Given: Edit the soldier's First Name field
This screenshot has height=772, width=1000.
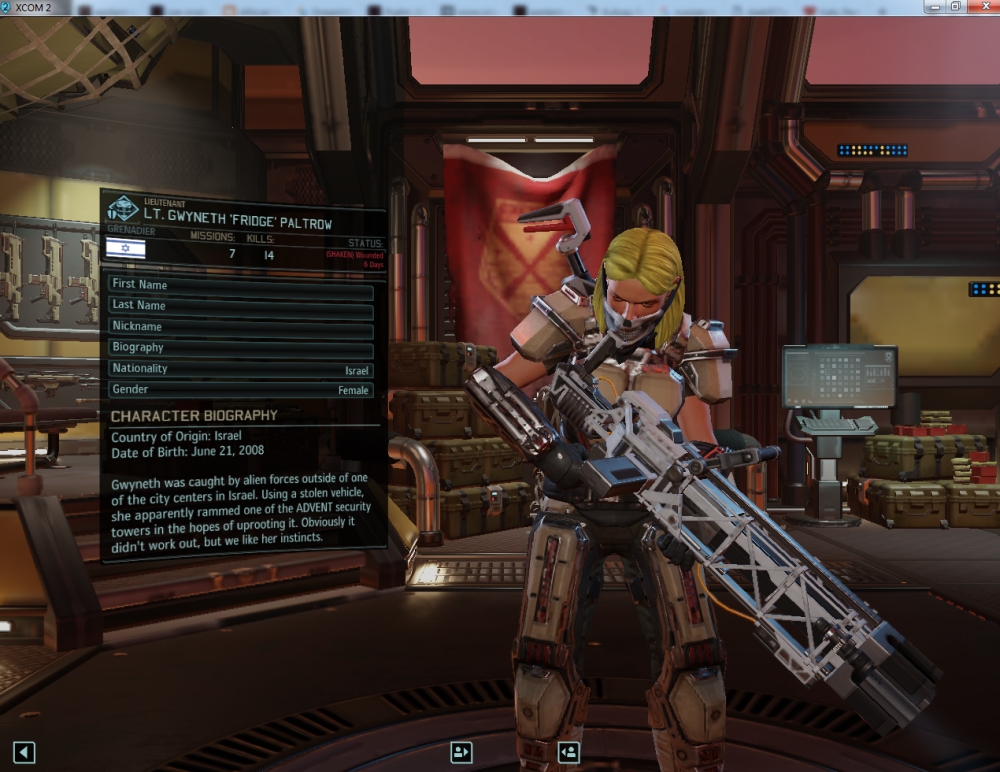Looking at the screenshot, I should click(240, 285).
